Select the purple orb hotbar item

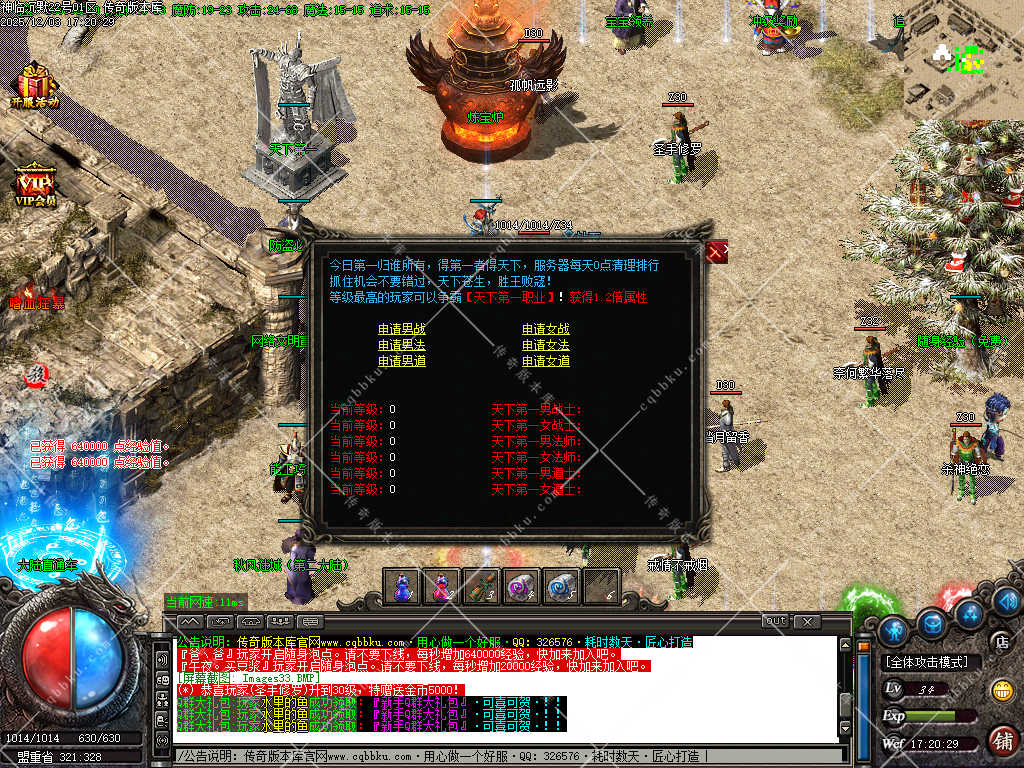(x=521, y=586)
